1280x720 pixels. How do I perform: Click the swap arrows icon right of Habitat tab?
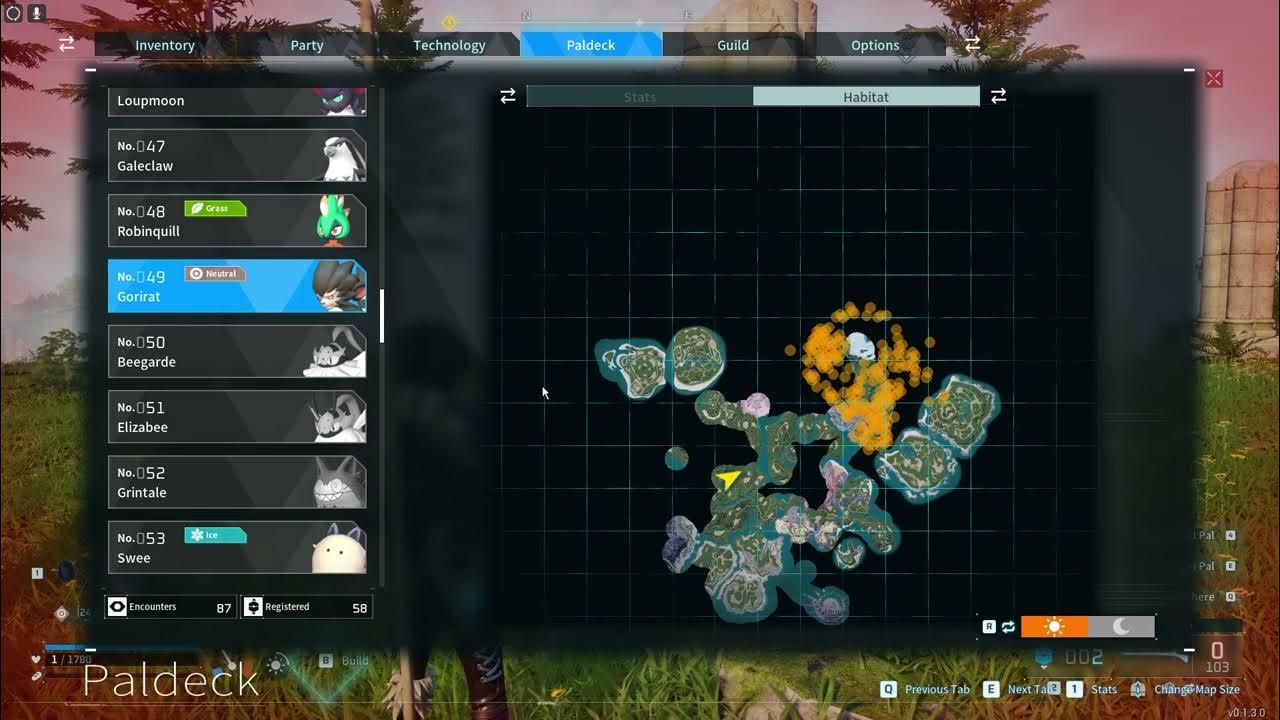(x=997, y=96)
